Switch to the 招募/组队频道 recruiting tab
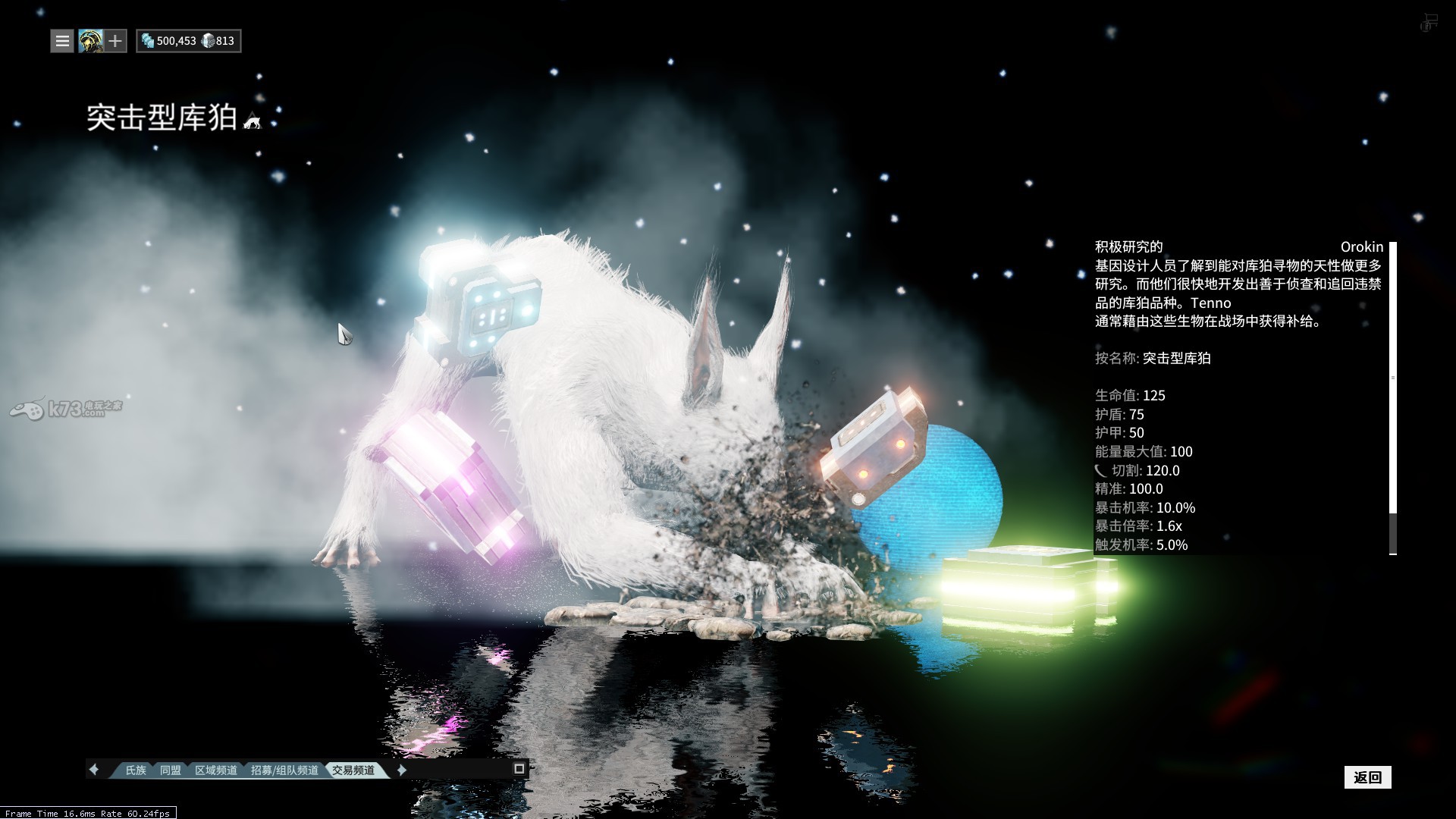This screenshot has height=819, width=1456. (x=284, y=769)
